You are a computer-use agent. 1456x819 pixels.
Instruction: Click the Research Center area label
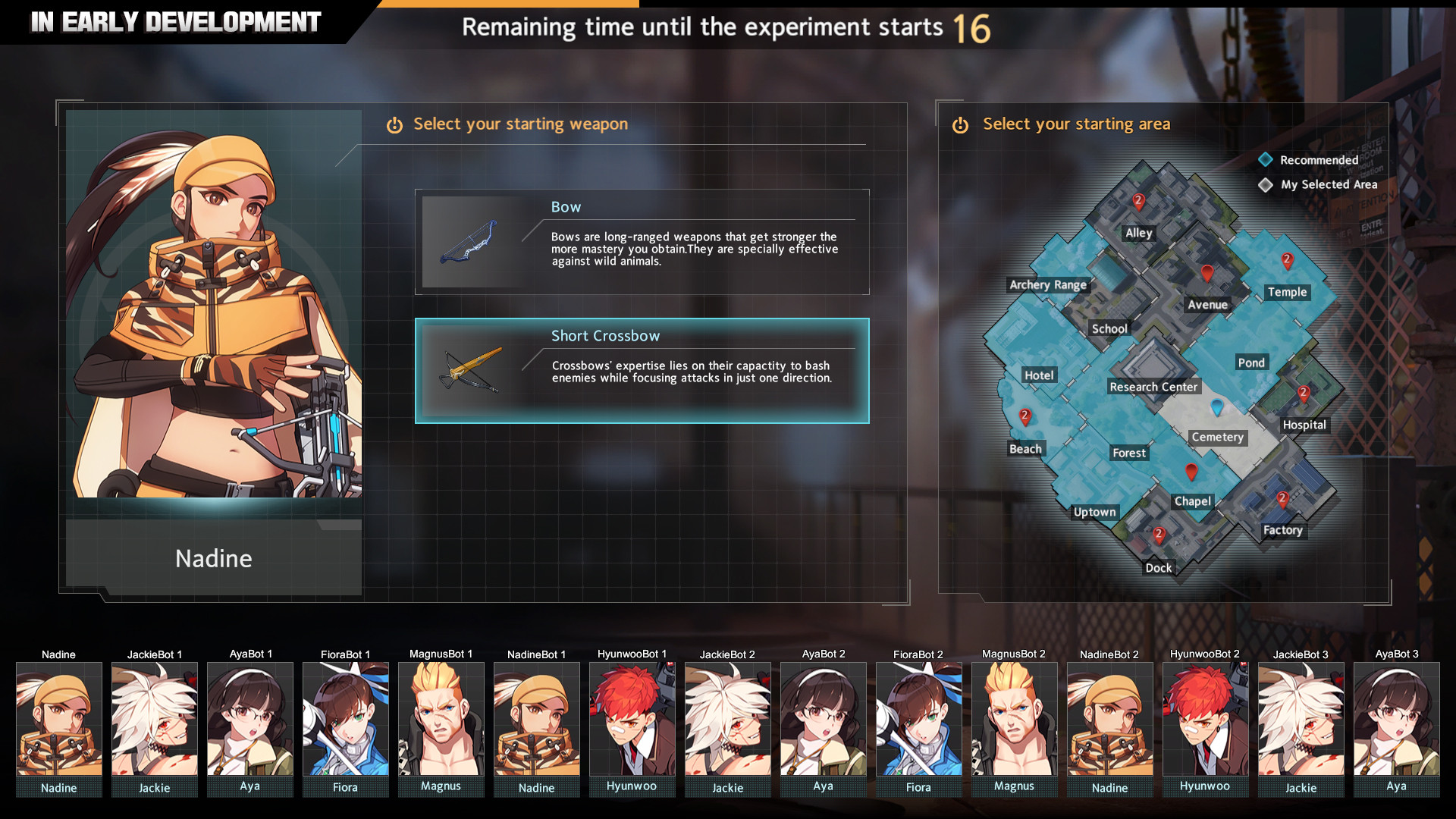1153,387
